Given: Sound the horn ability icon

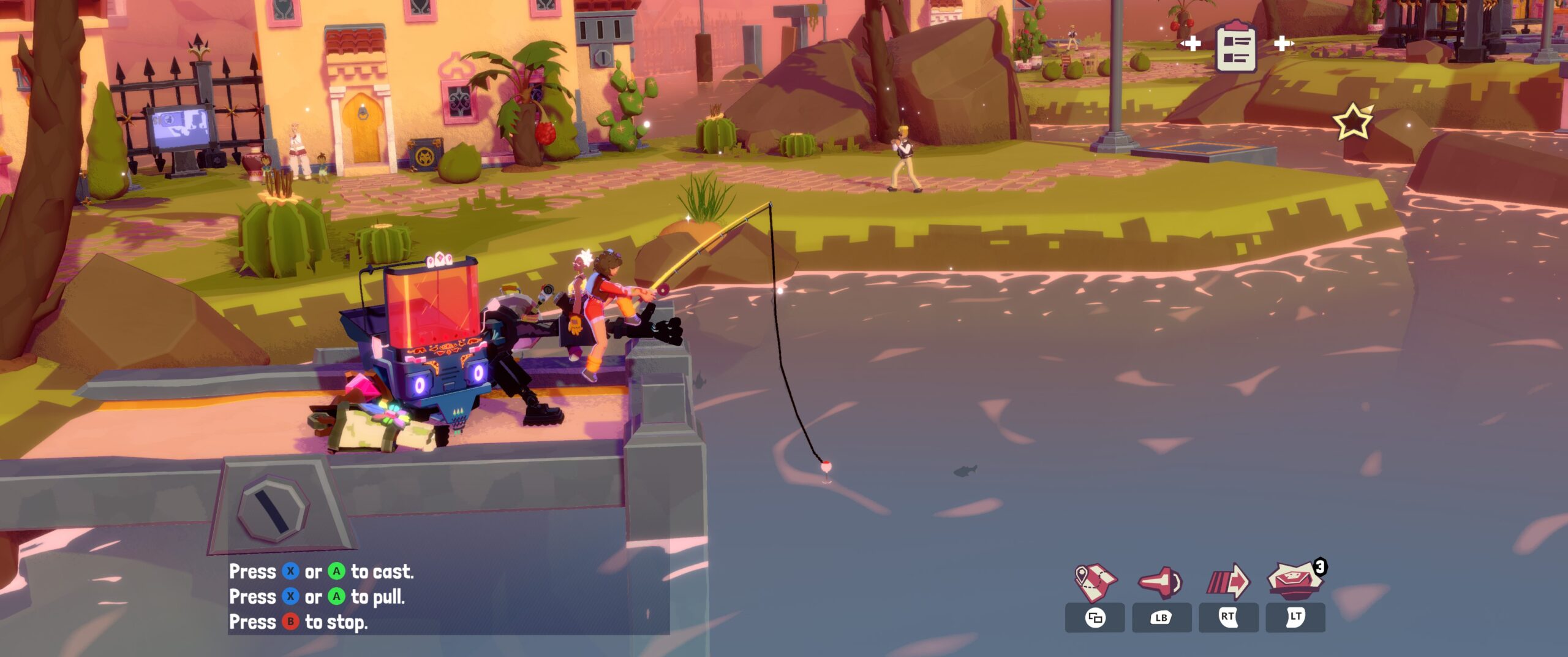Looking at the screenshot, I should [1161, 582].
